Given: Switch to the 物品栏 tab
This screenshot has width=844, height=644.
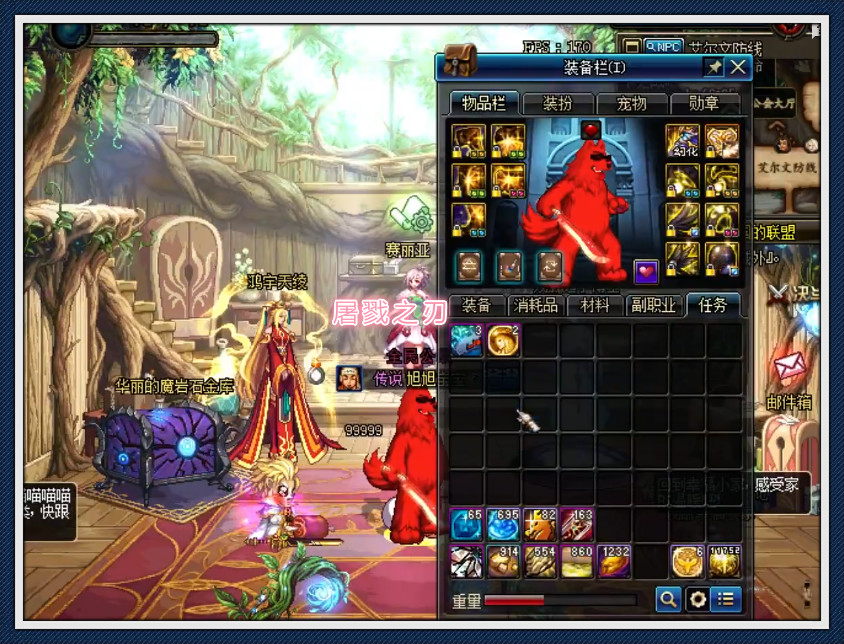Looking at the screenshot, I should pyautogui.click(x=484, y=103).
